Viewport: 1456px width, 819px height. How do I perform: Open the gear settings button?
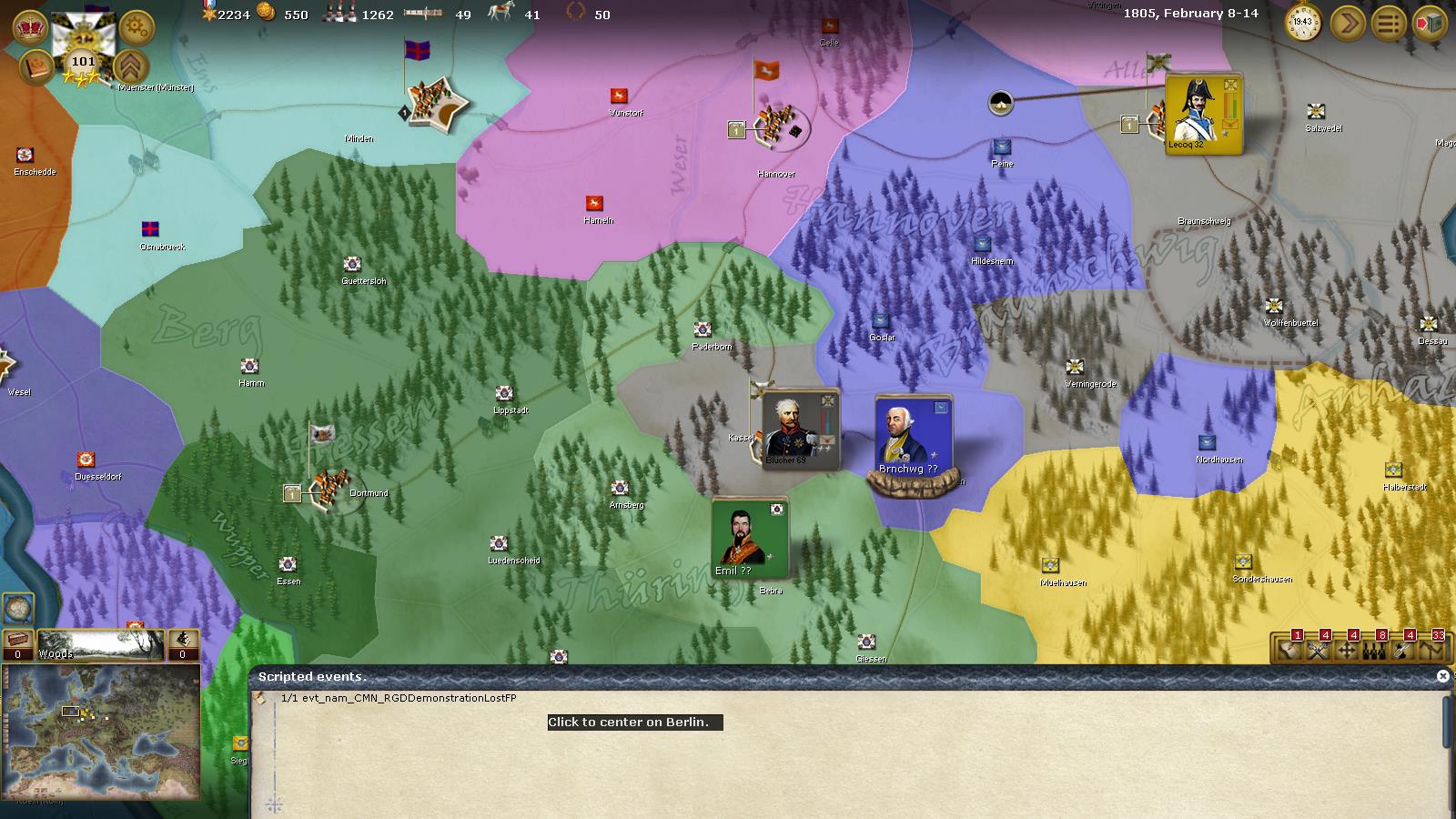coord(136,27)
